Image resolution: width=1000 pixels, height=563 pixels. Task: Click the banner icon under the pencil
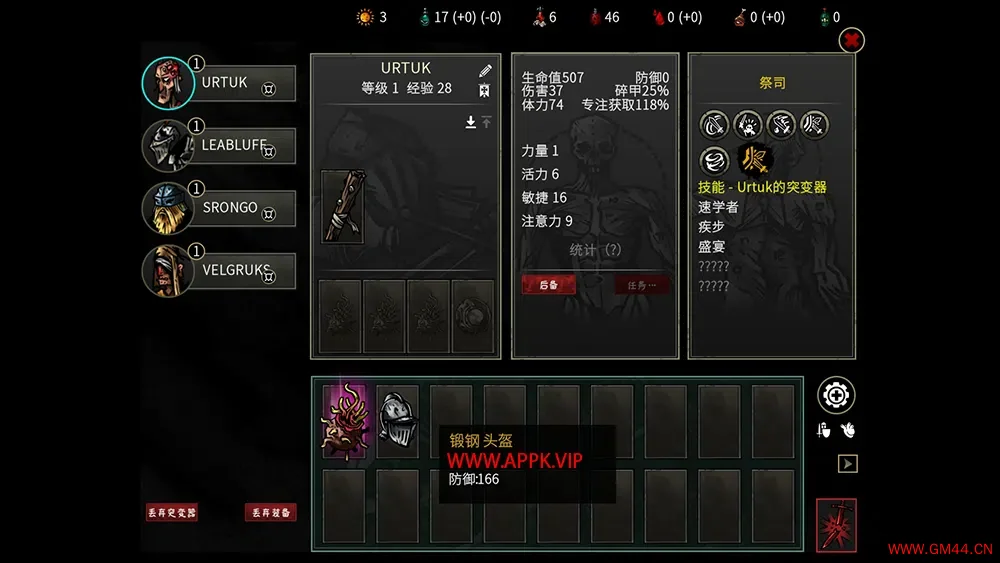[485, 91]
